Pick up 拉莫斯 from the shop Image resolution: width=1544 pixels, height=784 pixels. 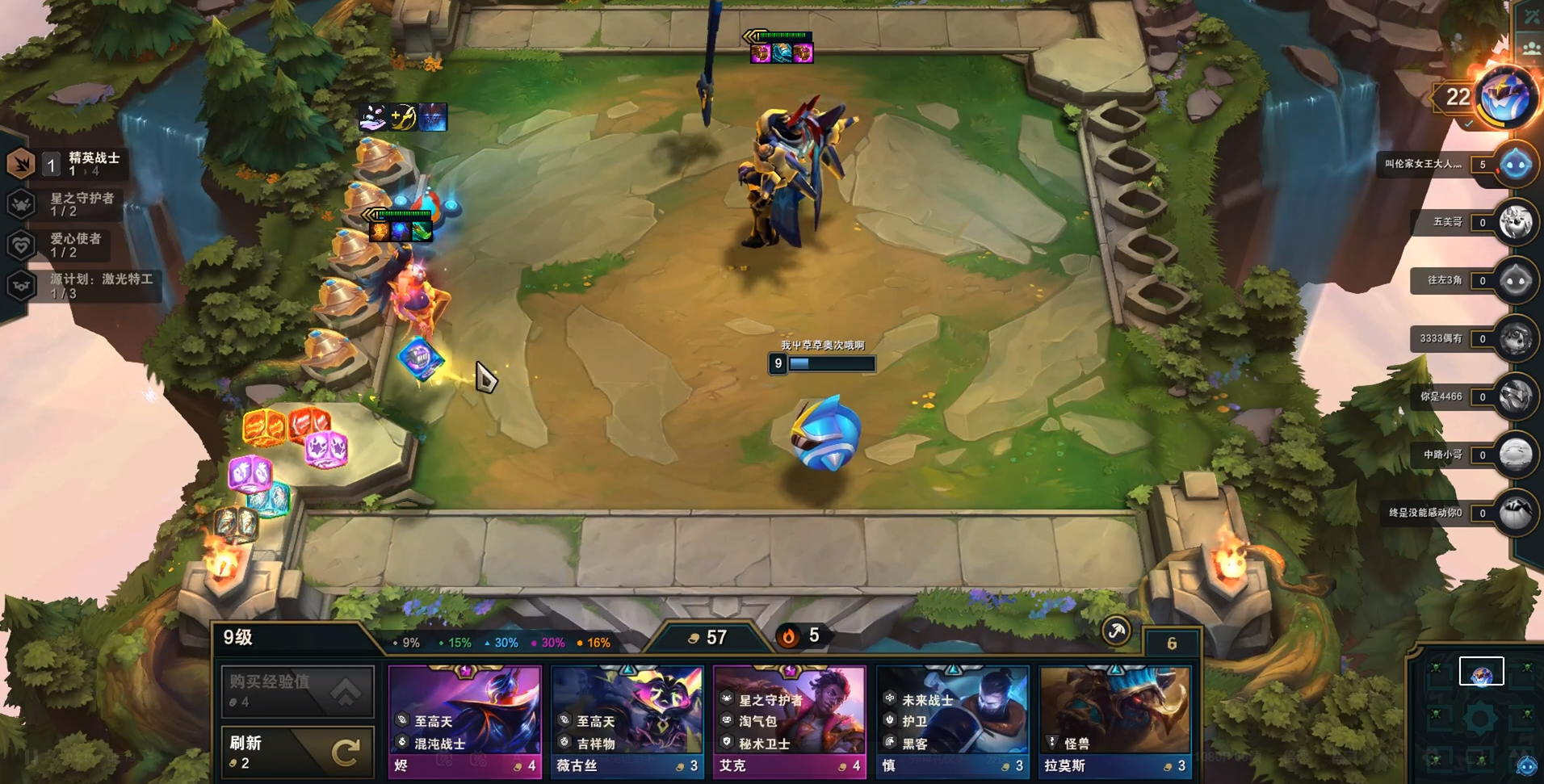coord(1115,720)
